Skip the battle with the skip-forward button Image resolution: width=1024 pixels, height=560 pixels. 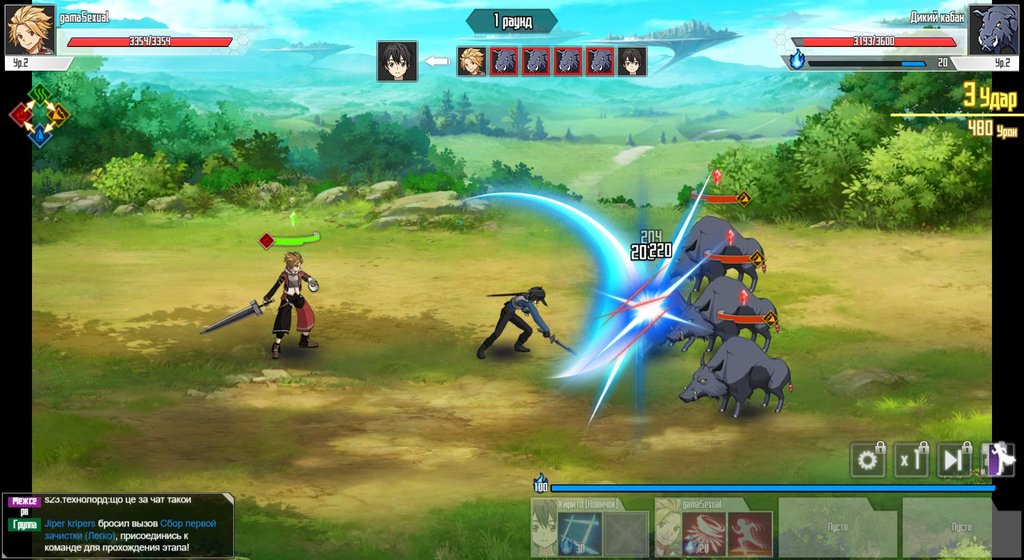954,460
